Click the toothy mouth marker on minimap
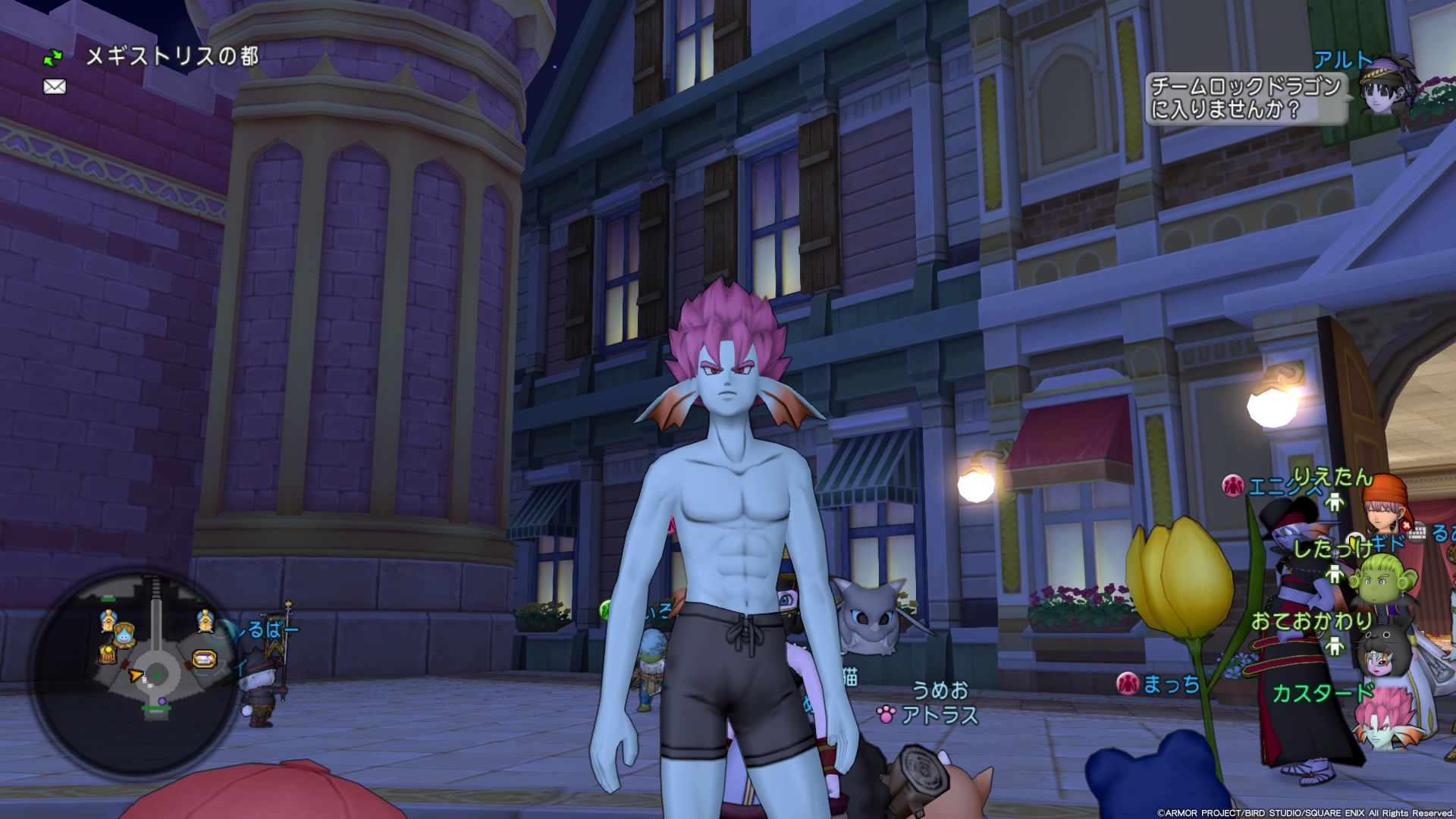 coord(204,659)
